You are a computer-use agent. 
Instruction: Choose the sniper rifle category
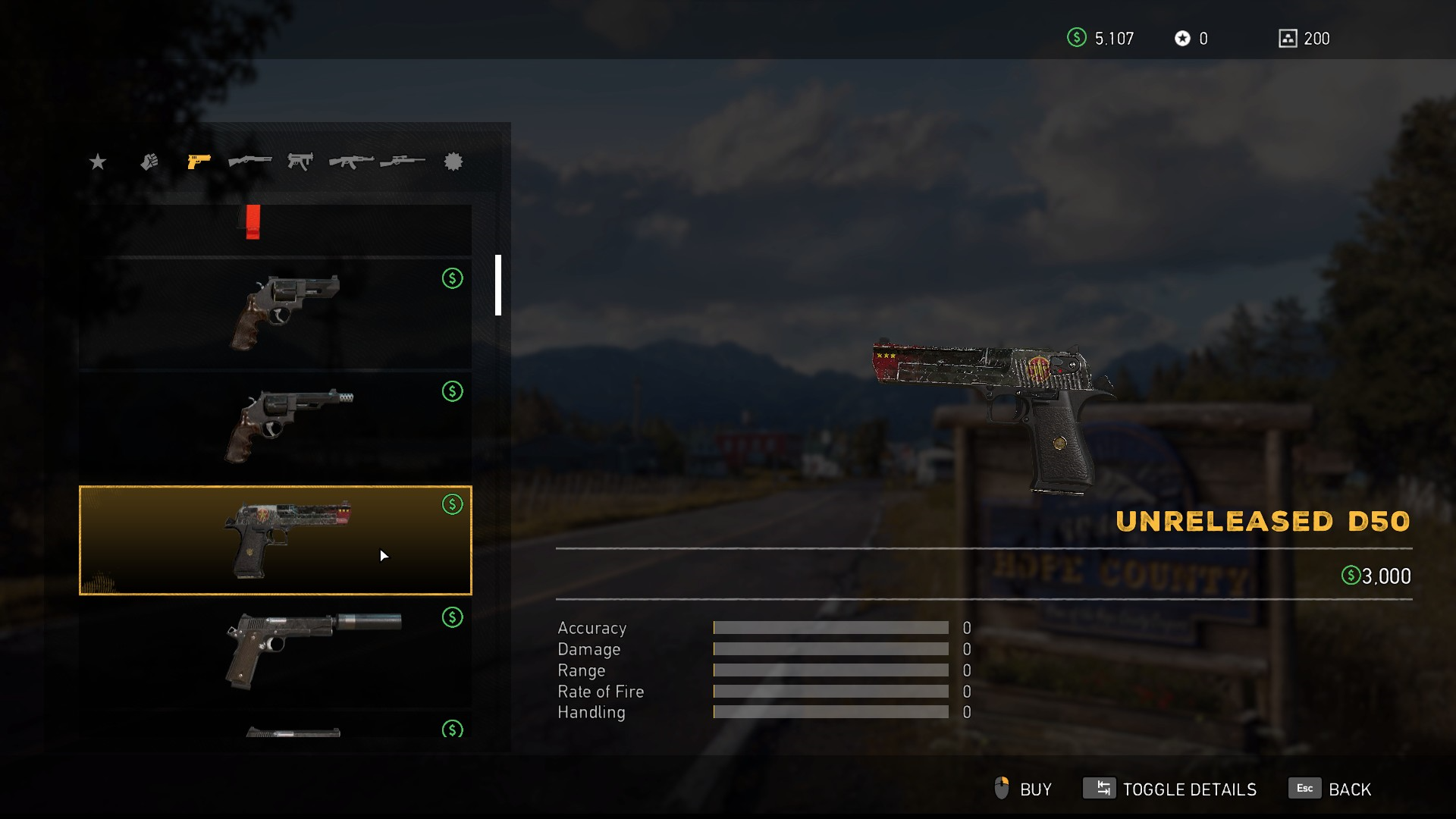[x=403, y=162]
